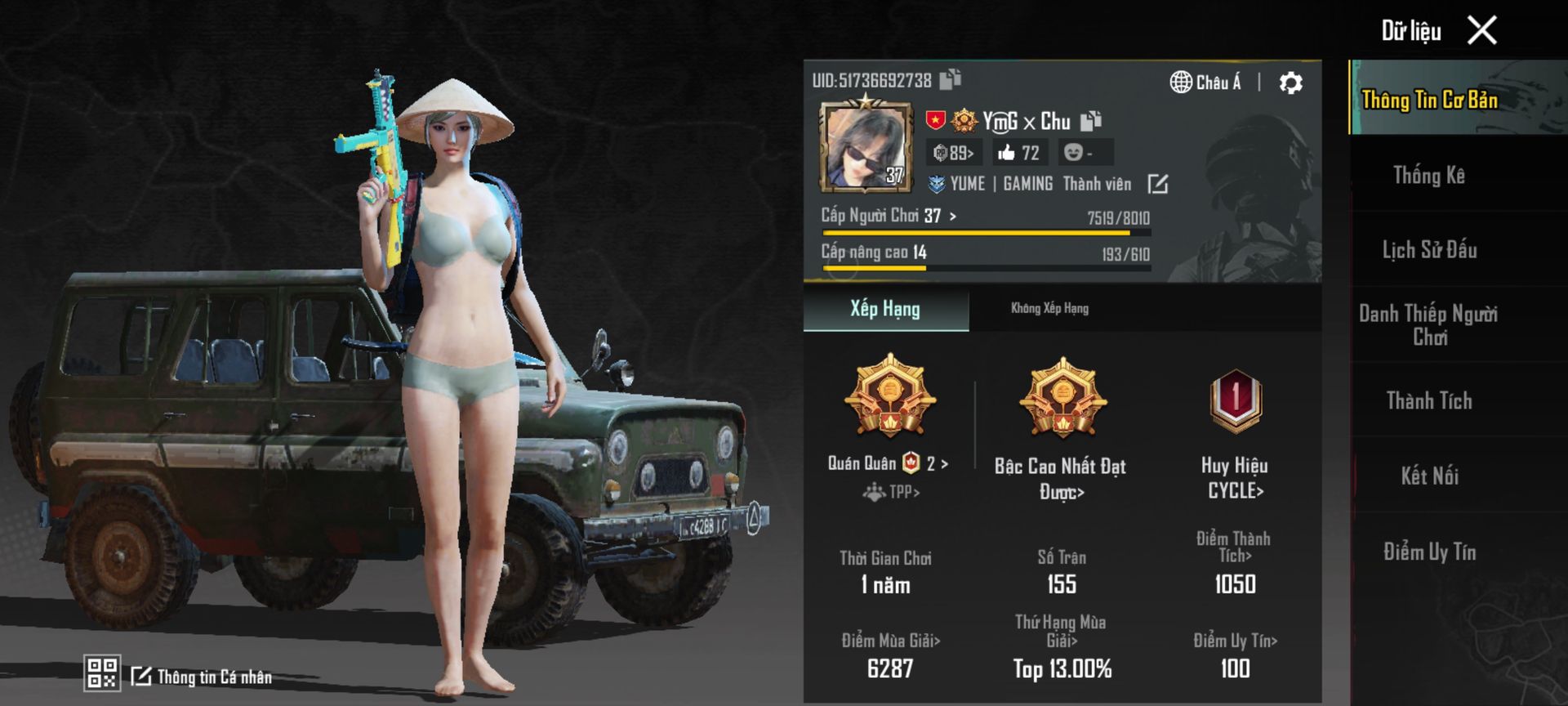Switch to Lịch Sử Đấu tab
This screenshot has height=706, width=1568.
click(x=1428, y=250)
